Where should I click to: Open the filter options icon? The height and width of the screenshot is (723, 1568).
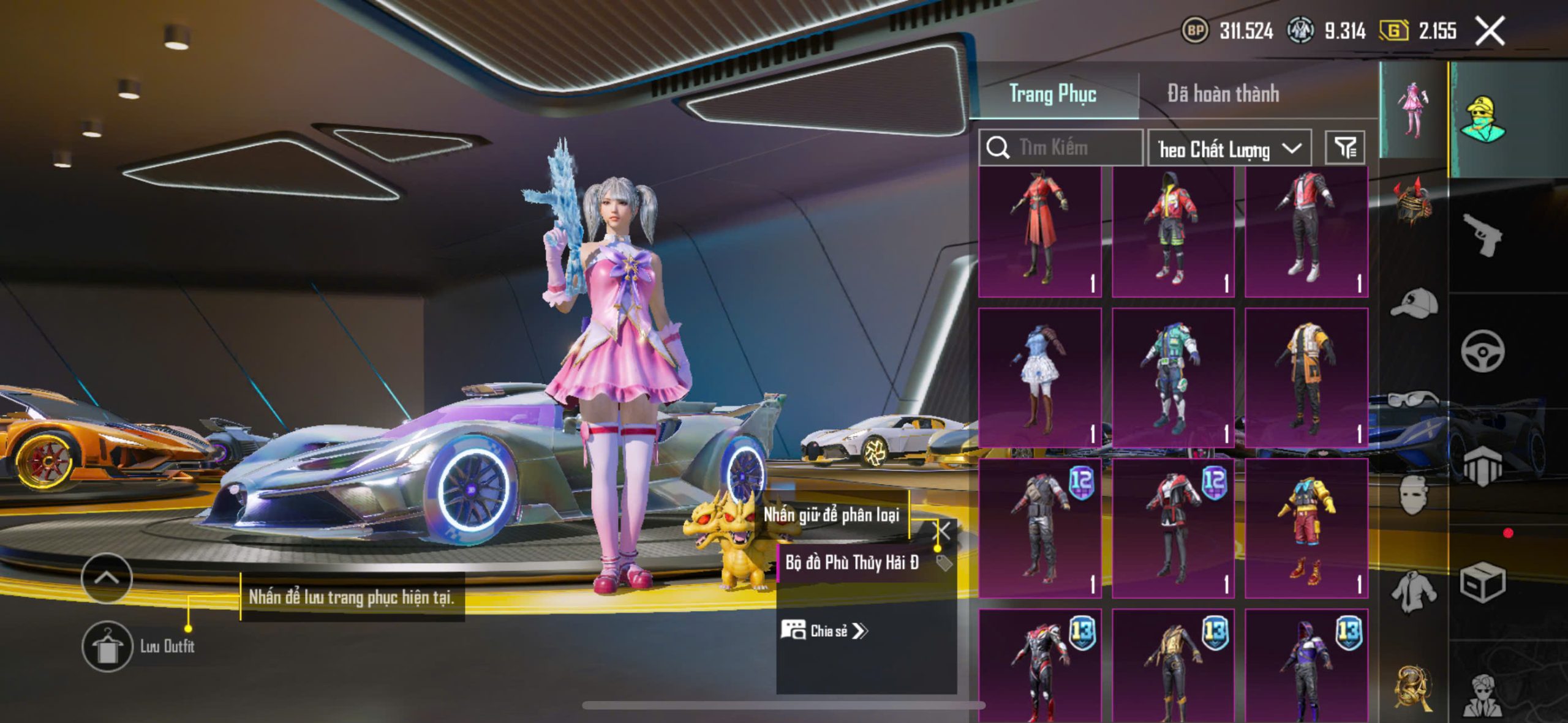[x=1344, y=148]
